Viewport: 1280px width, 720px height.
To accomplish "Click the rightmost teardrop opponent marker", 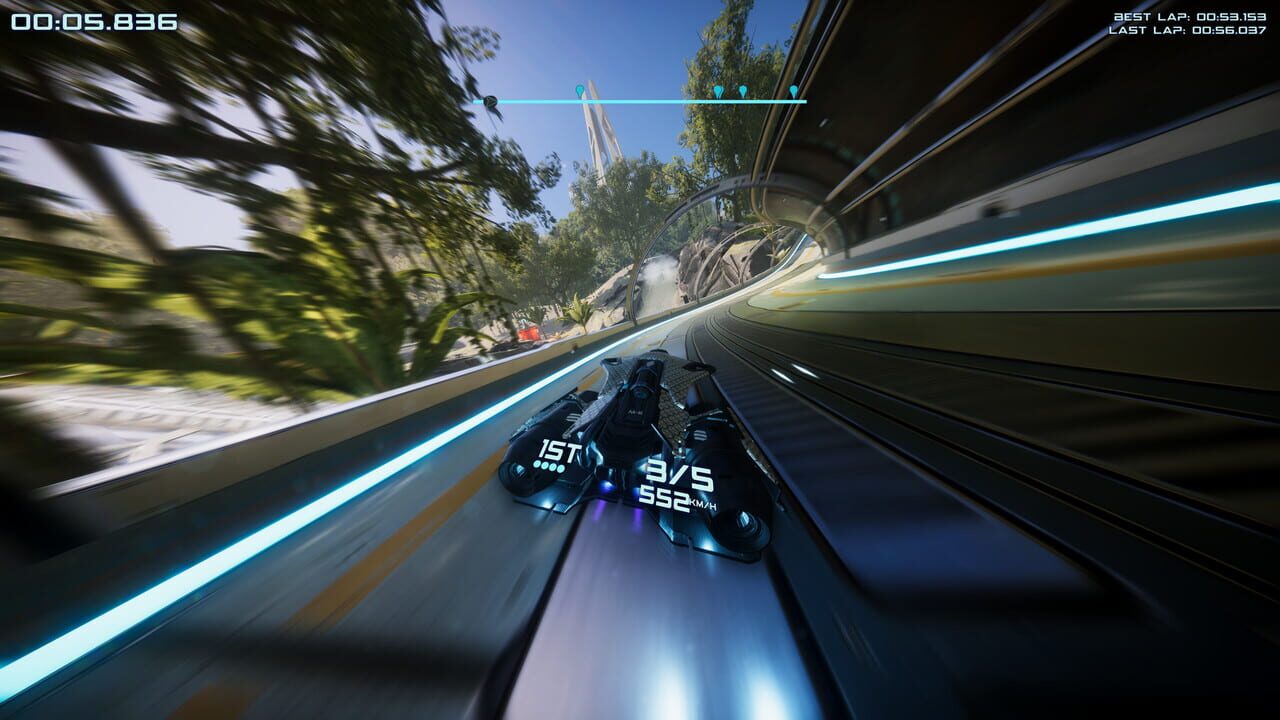I will pos(793,89).
